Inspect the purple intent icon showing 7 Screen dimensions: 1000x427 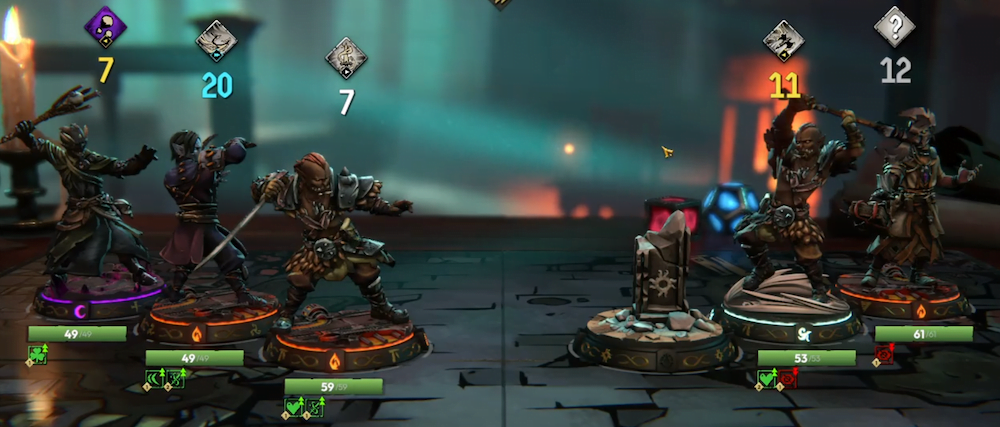pos(104,27)
